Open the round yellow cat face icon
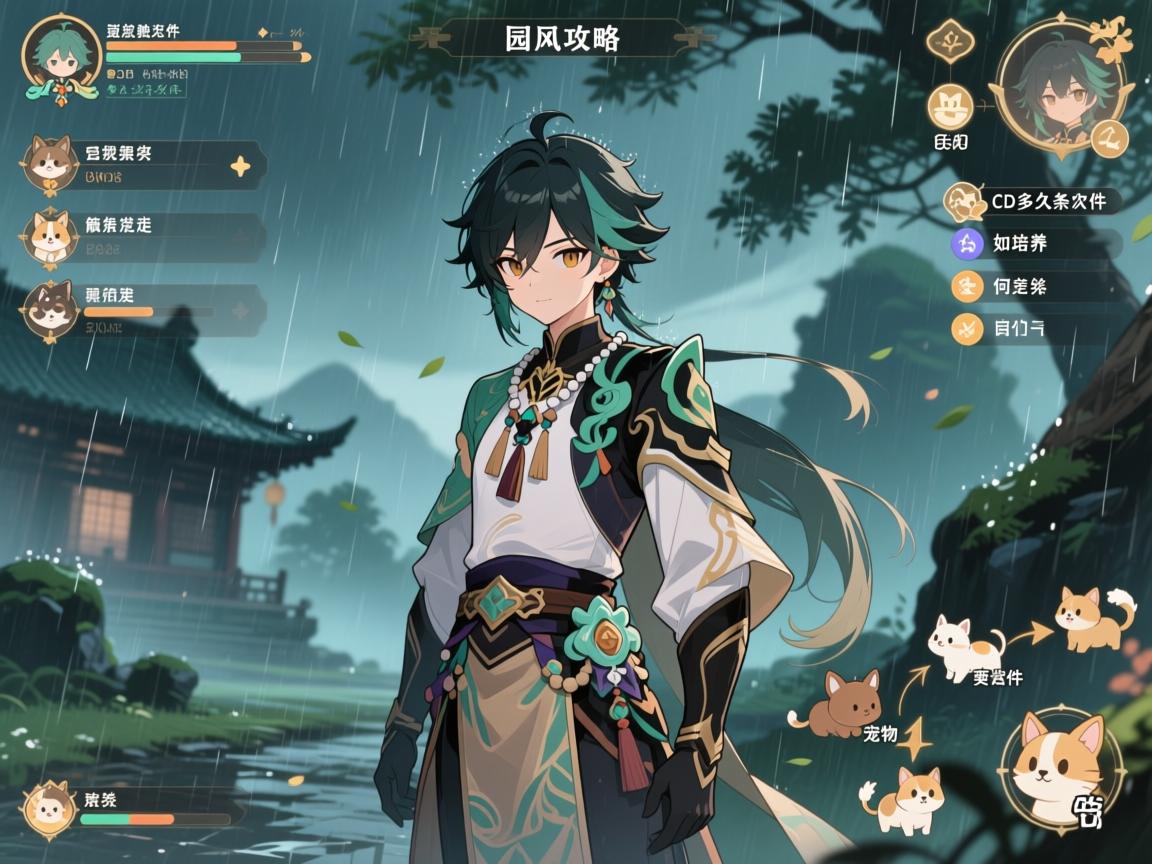 pyautogui.click(x=949, y=107)
